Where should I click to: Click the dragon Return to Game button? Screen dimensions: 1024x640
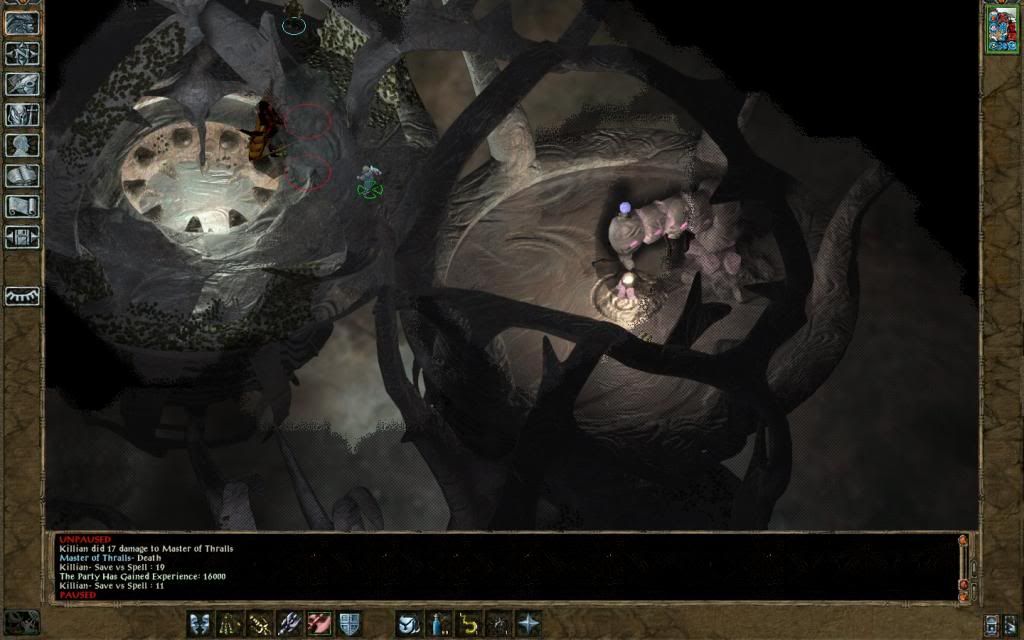[22, 22]
